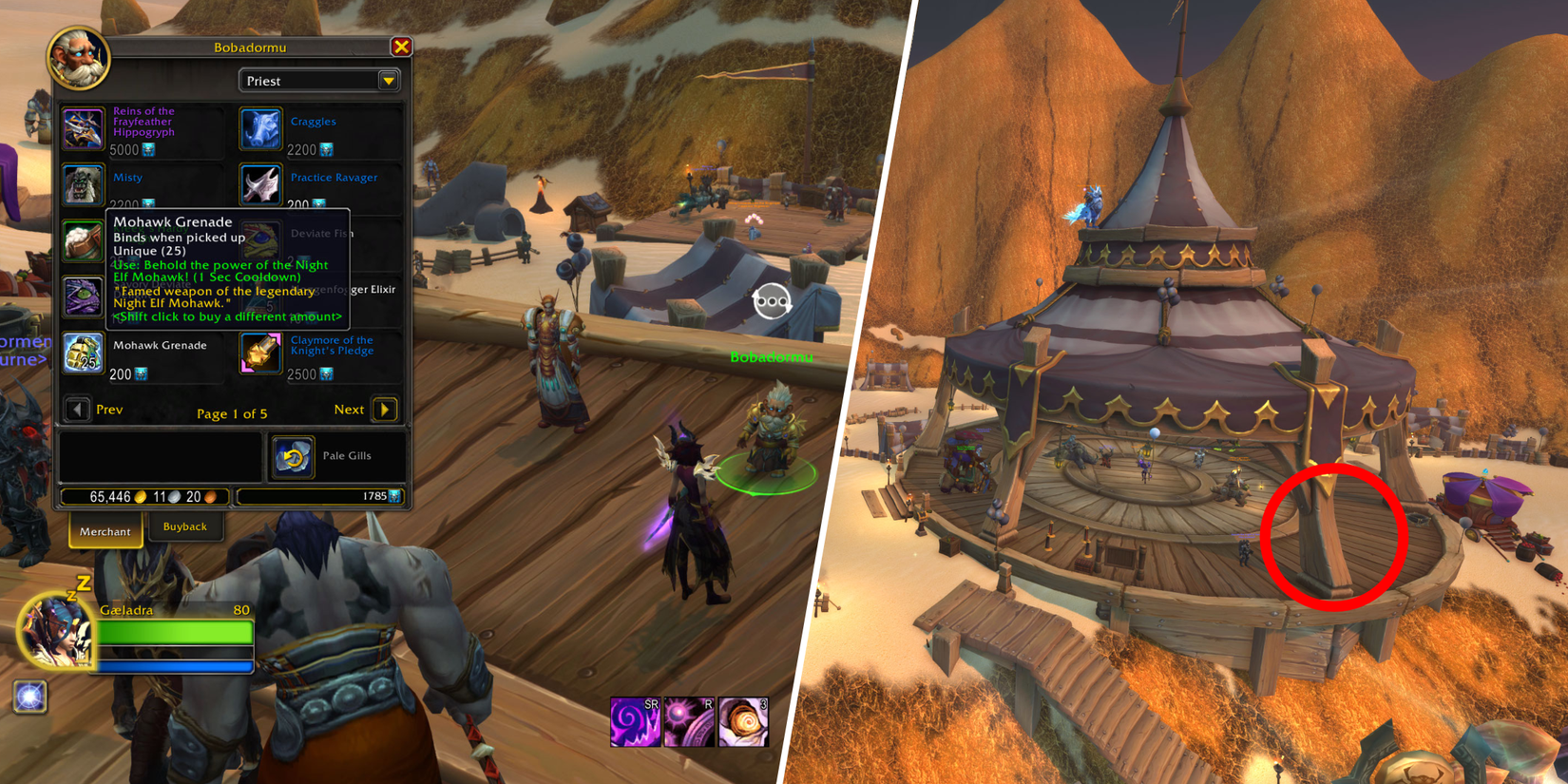Purchase the Craggles battle pet
Viewport: 1568px width, 784px height.
[x=260, y=129]
